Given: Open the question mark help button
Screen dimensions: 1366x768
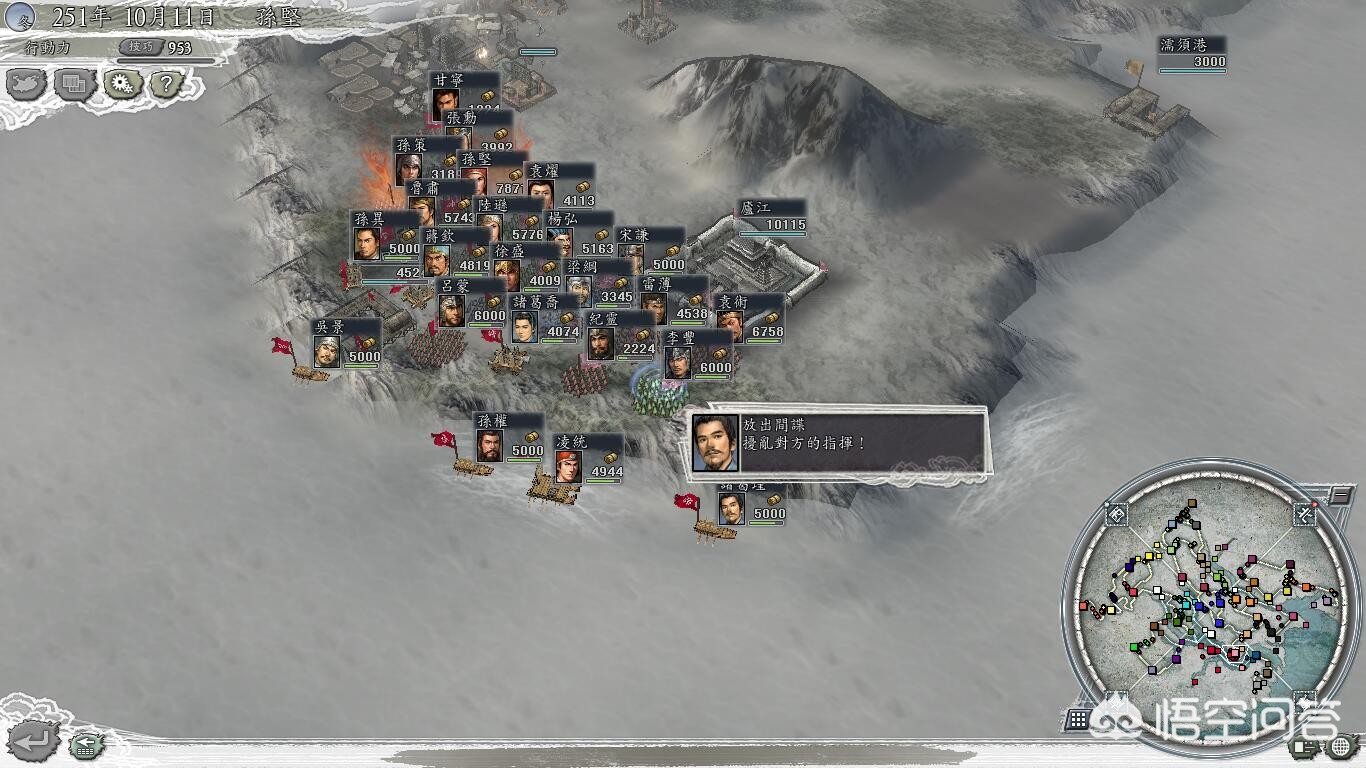Looking at the screenshot, I should (165, 85).
